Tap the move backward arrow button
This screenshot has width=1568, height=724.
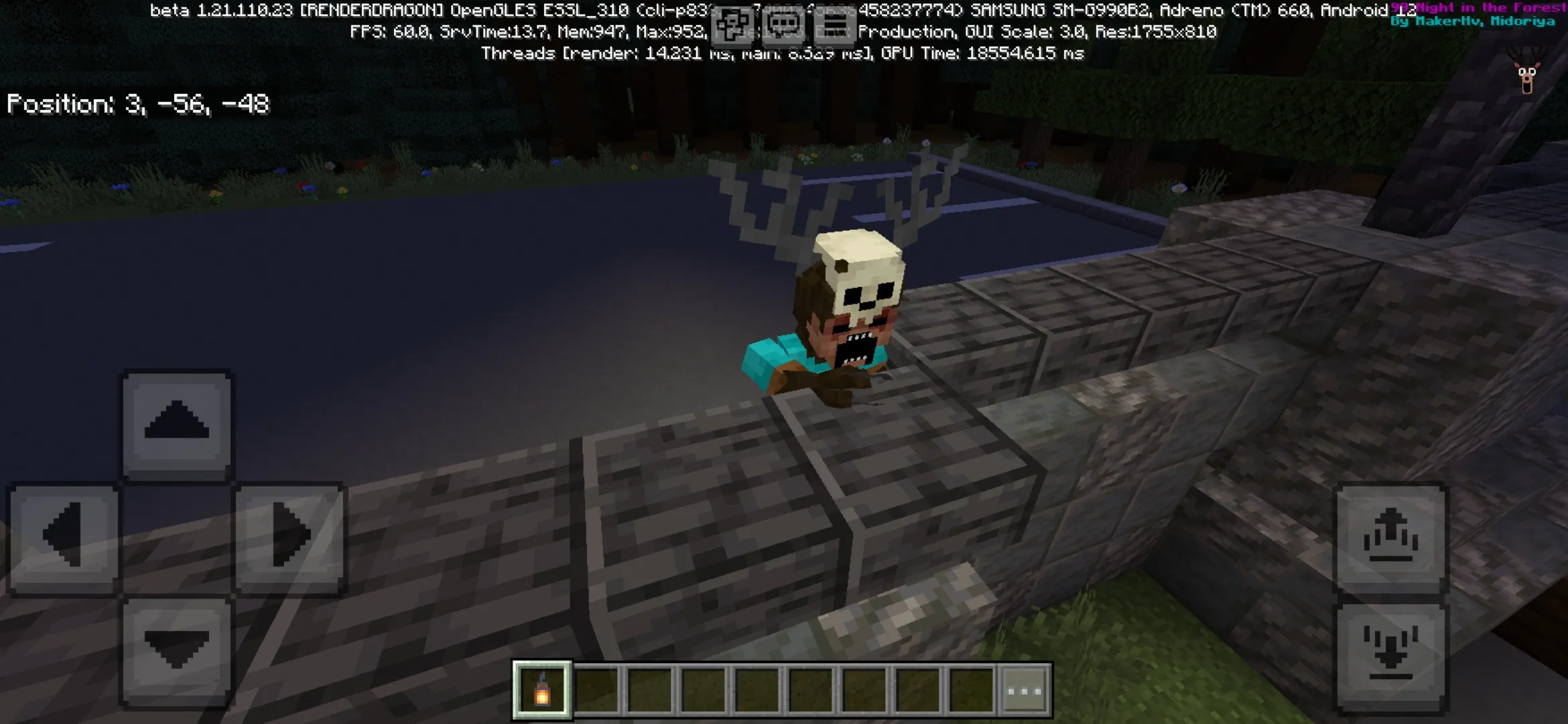(177, 649)
